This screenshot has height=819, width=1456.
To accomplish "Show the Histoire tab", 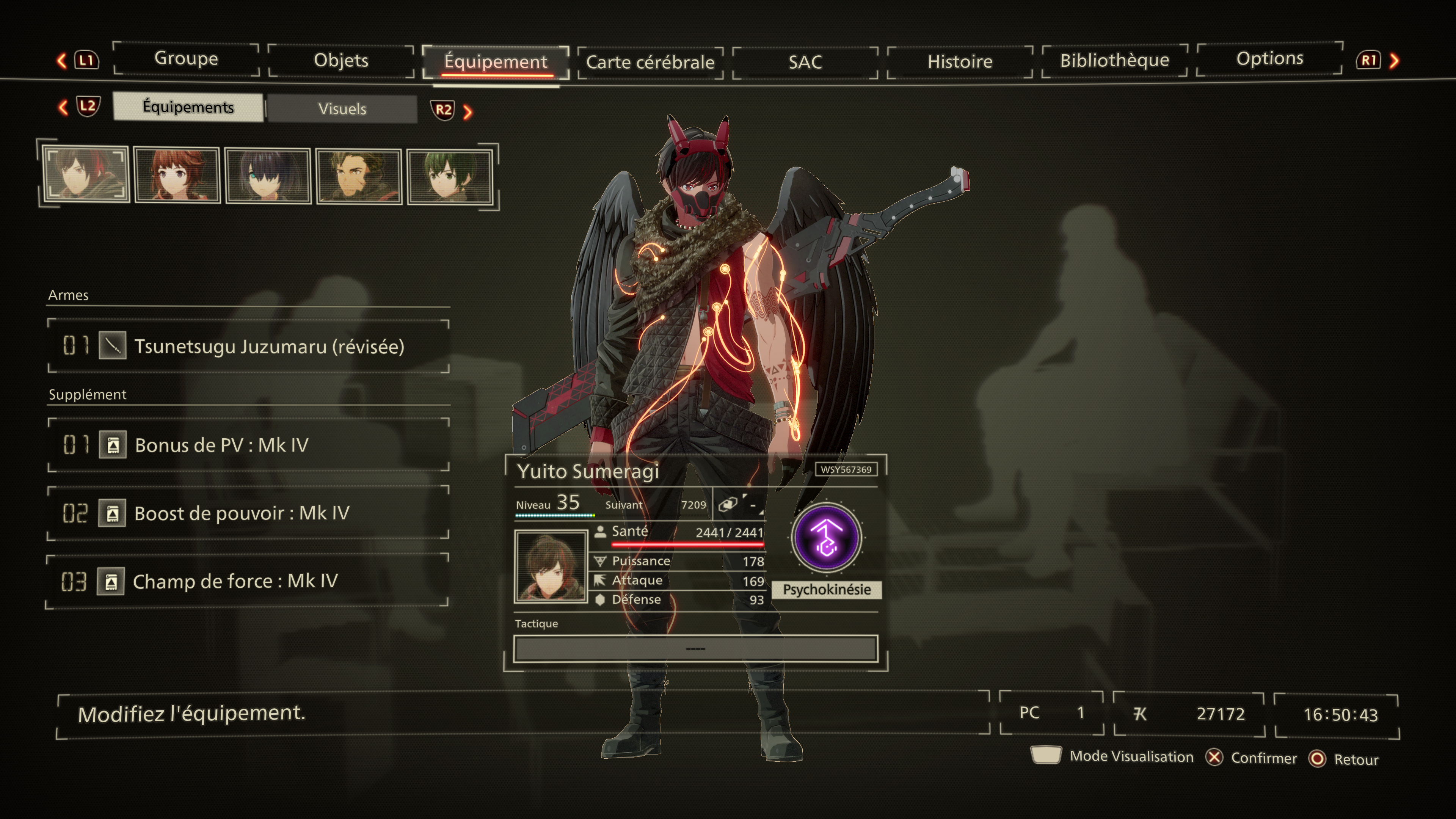I will click(x=960, y=61).
